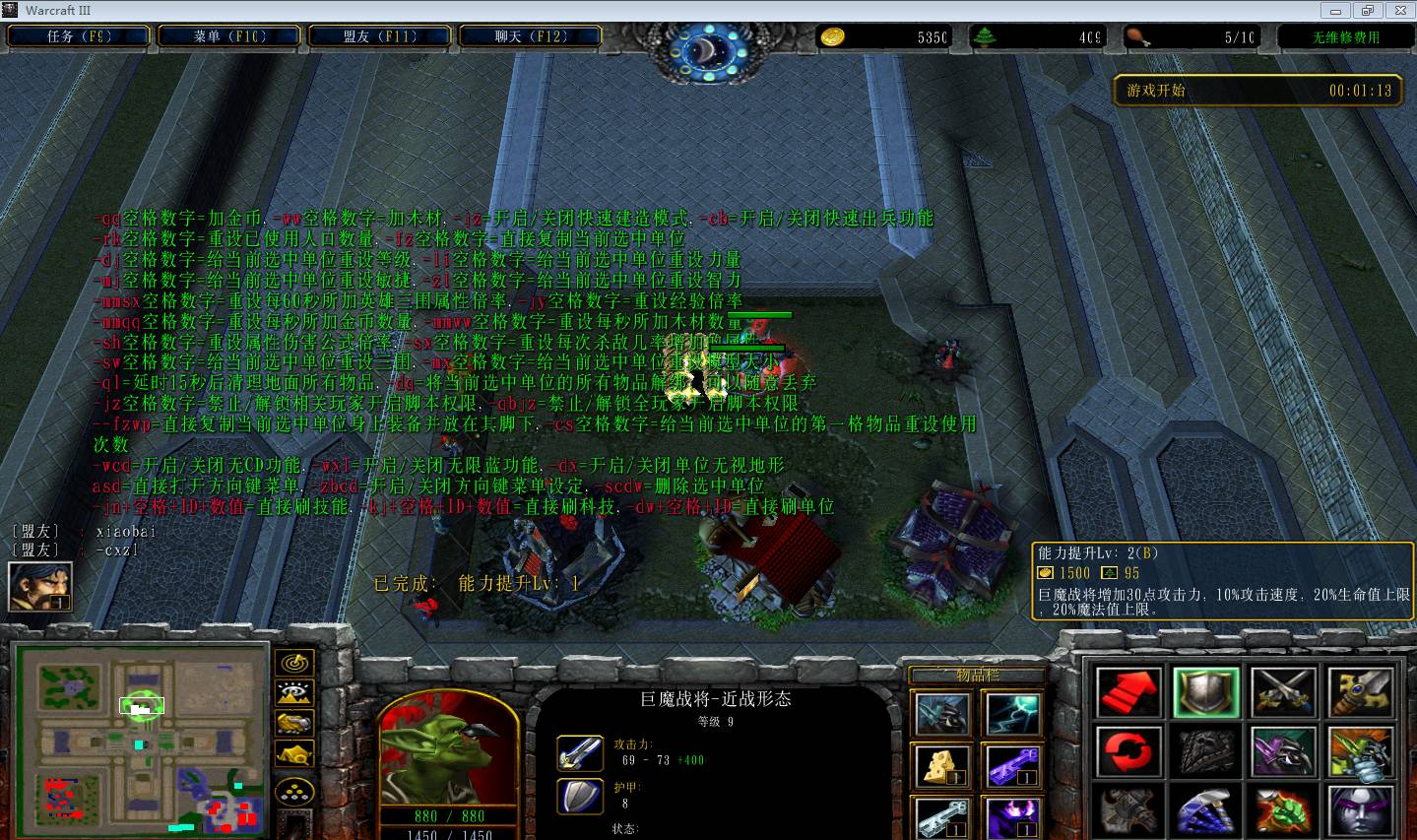This screenshot has width=1417, height=840.
Task: Select the hero portrait icon at left
Action: (x=39, y=587)
